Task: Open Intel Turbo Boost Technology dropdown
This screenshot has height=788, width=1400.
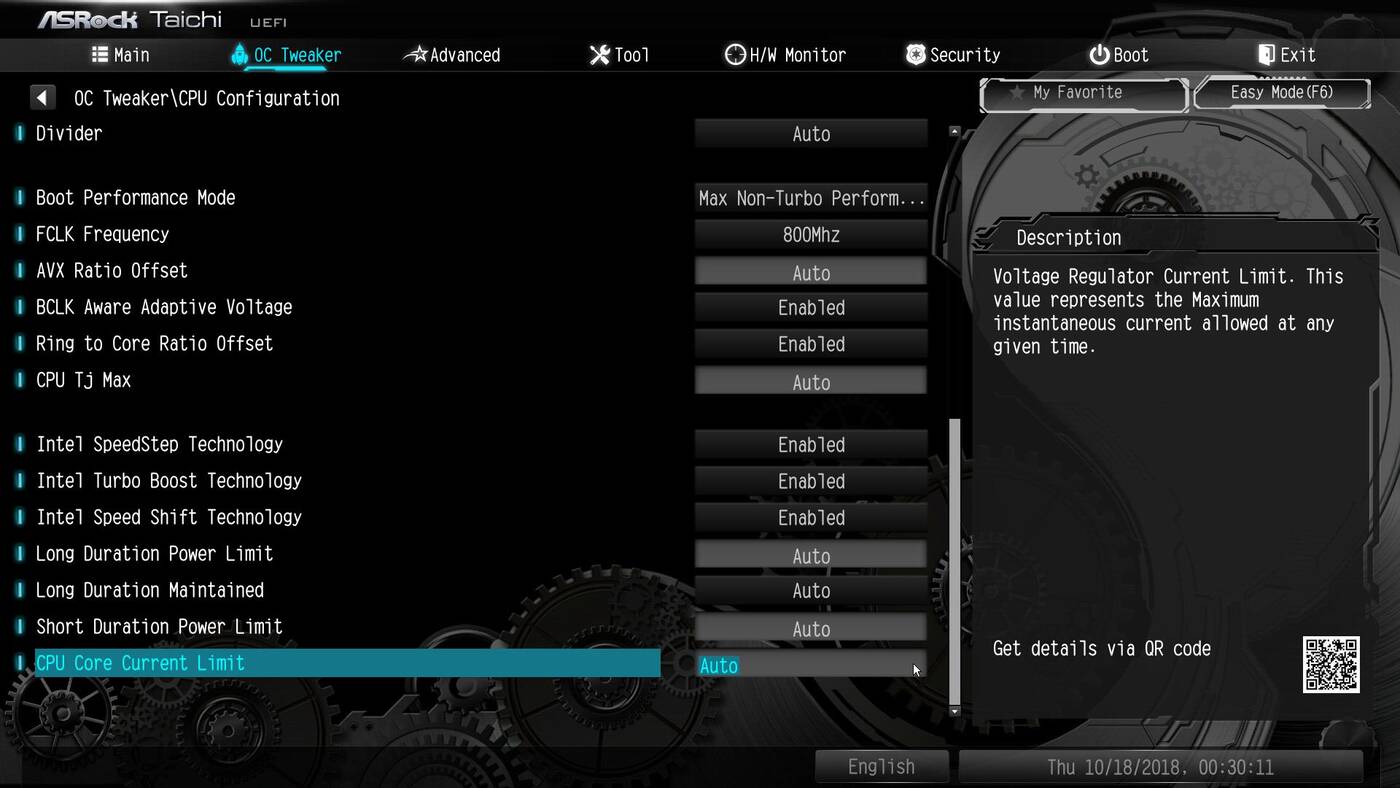Action: [811, 481]
